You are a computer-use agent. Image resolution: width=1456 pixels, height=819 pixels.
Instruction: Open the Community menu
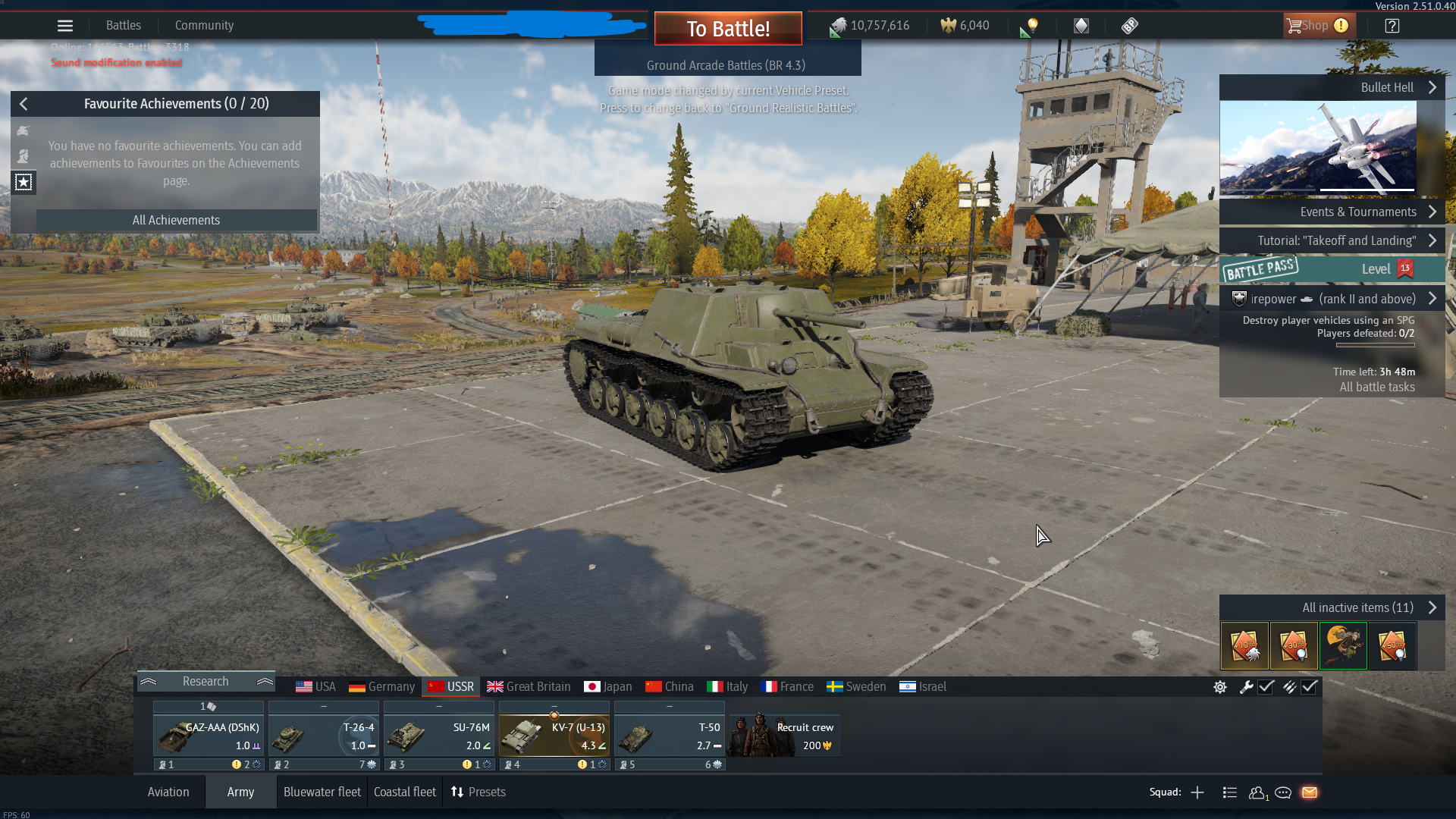pyautogui.click(x=204, y=26)
